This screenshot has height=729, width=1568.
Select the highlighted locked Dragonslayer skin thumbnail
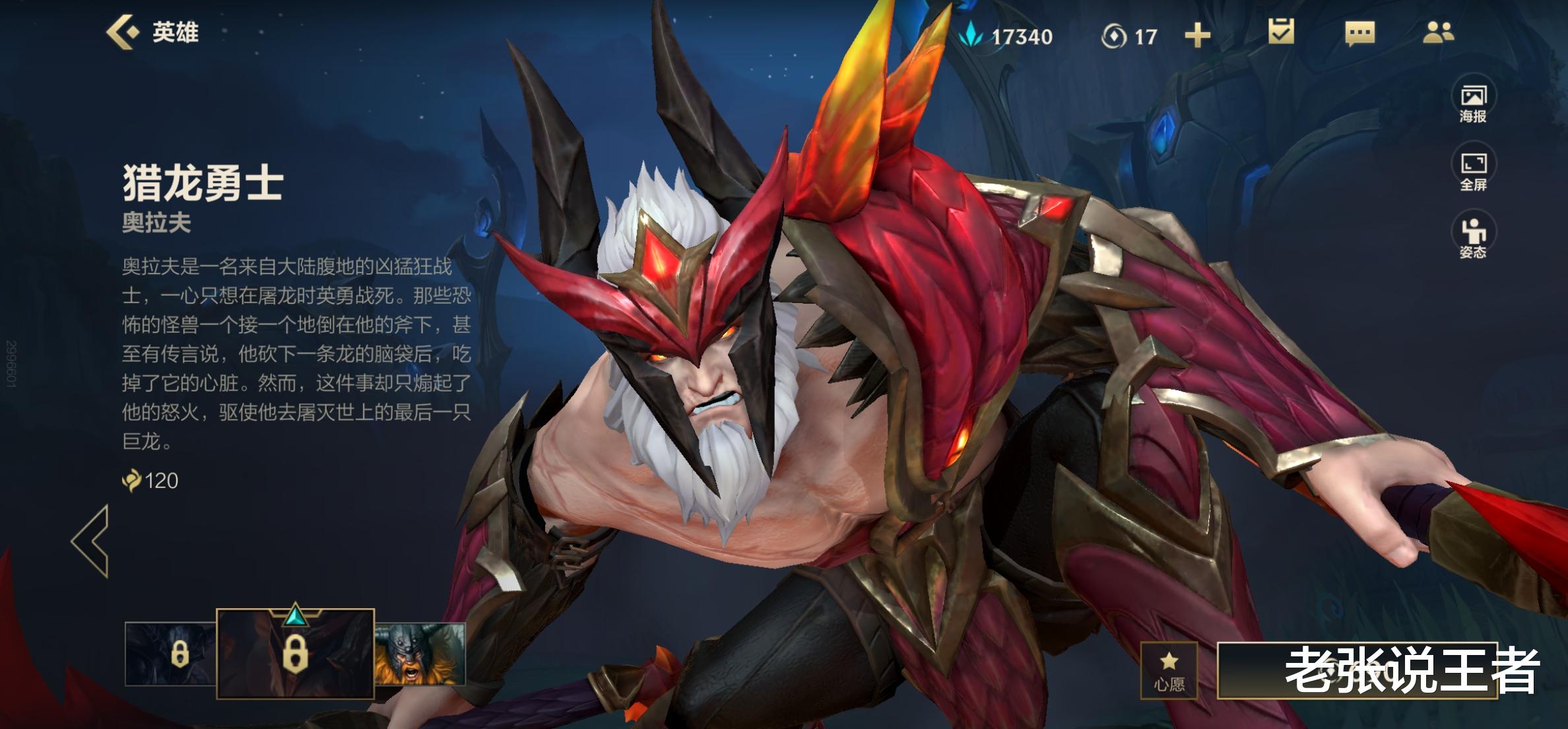pos(295,654)
